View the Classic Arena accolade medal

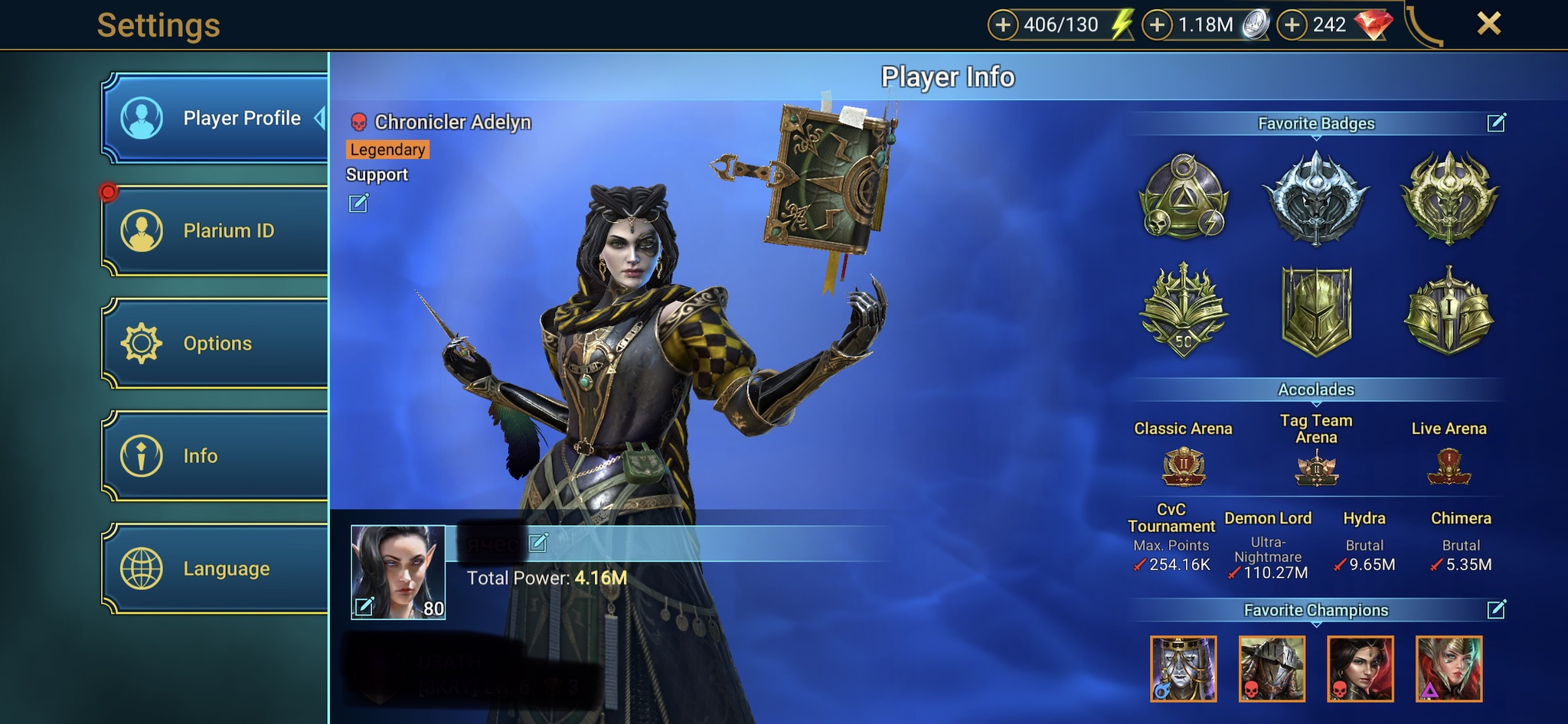tap(1184, 466)
